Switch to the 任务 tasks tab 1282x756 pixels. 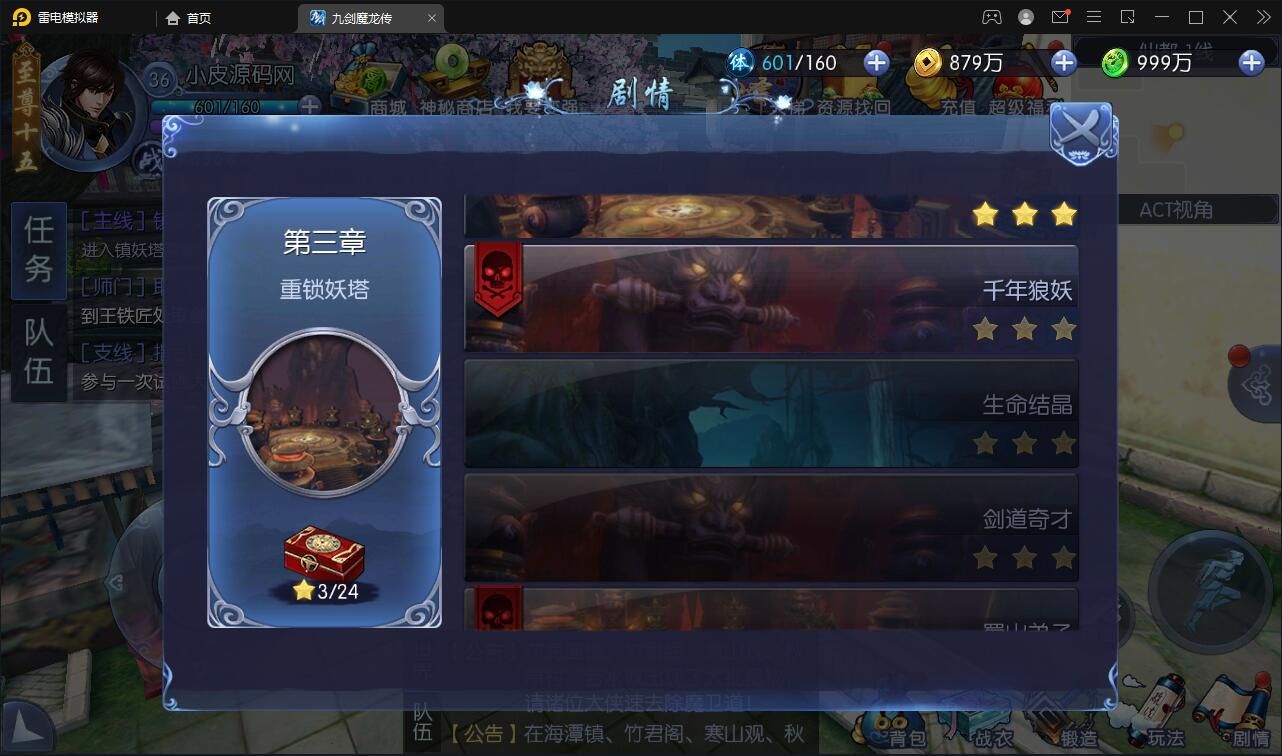(x=38, y=251)
